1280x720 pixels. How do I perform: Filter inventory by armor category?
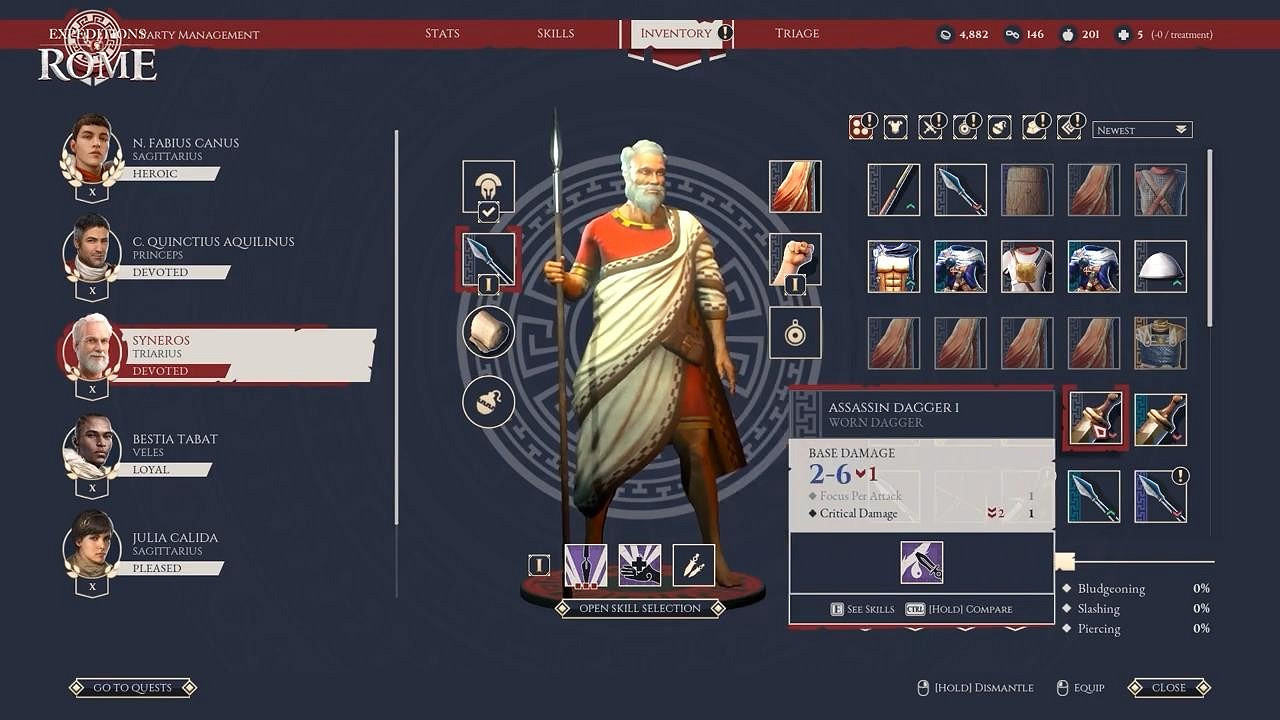click(898, 127)
